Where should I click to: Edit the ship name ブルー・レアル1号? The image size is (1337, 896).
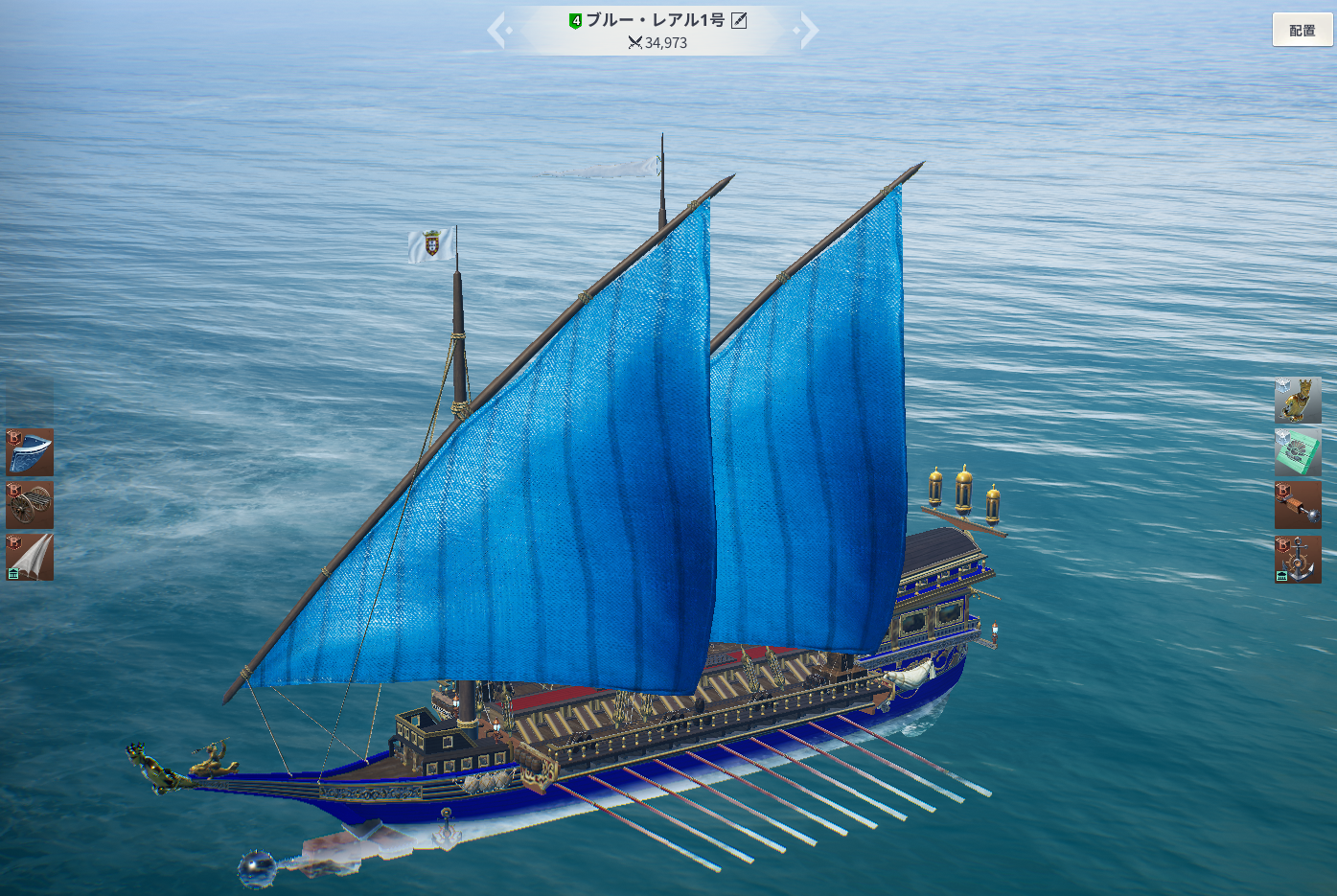point(739,20)
